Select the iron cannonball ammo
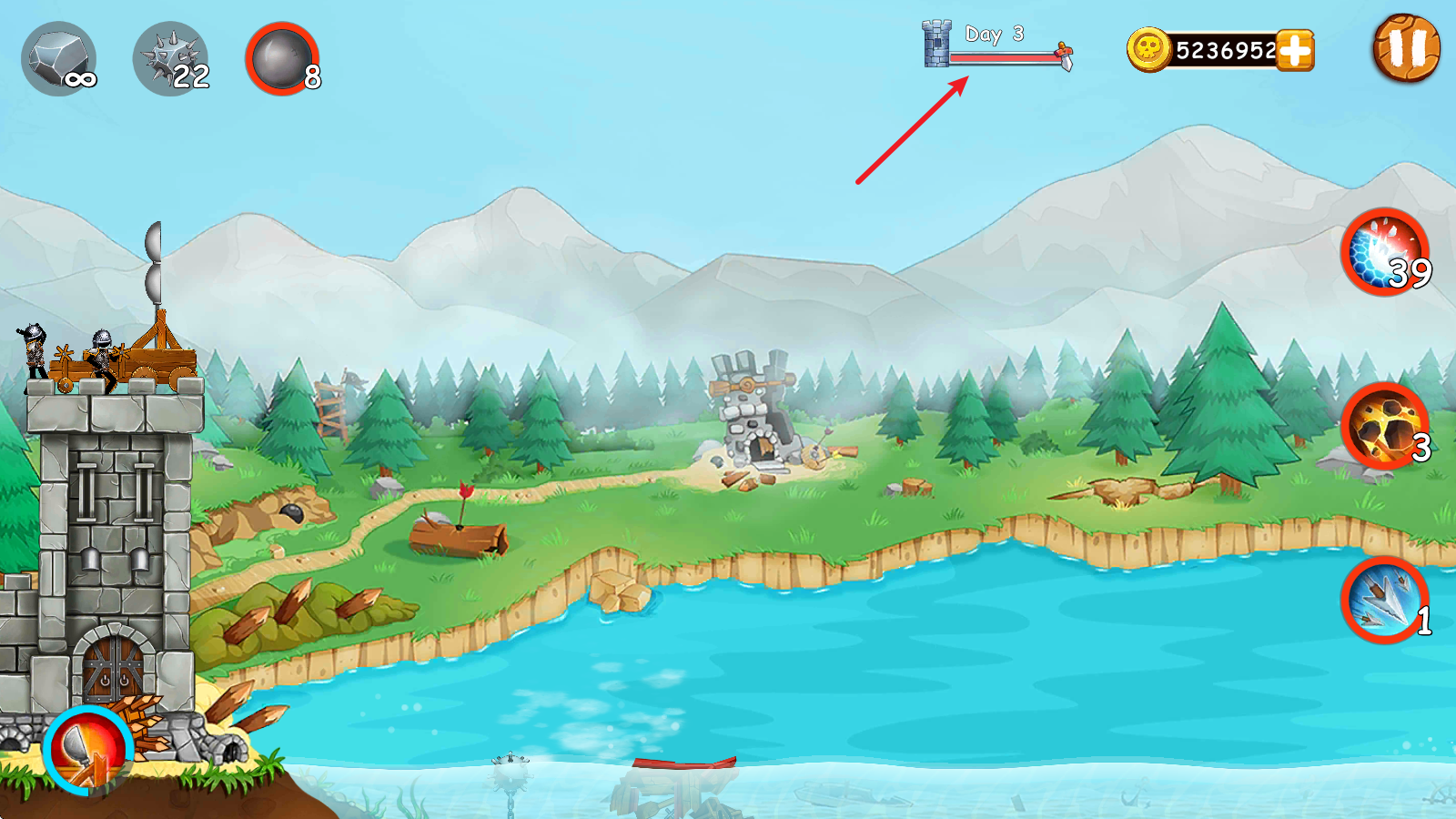 (x=282, y=59)
